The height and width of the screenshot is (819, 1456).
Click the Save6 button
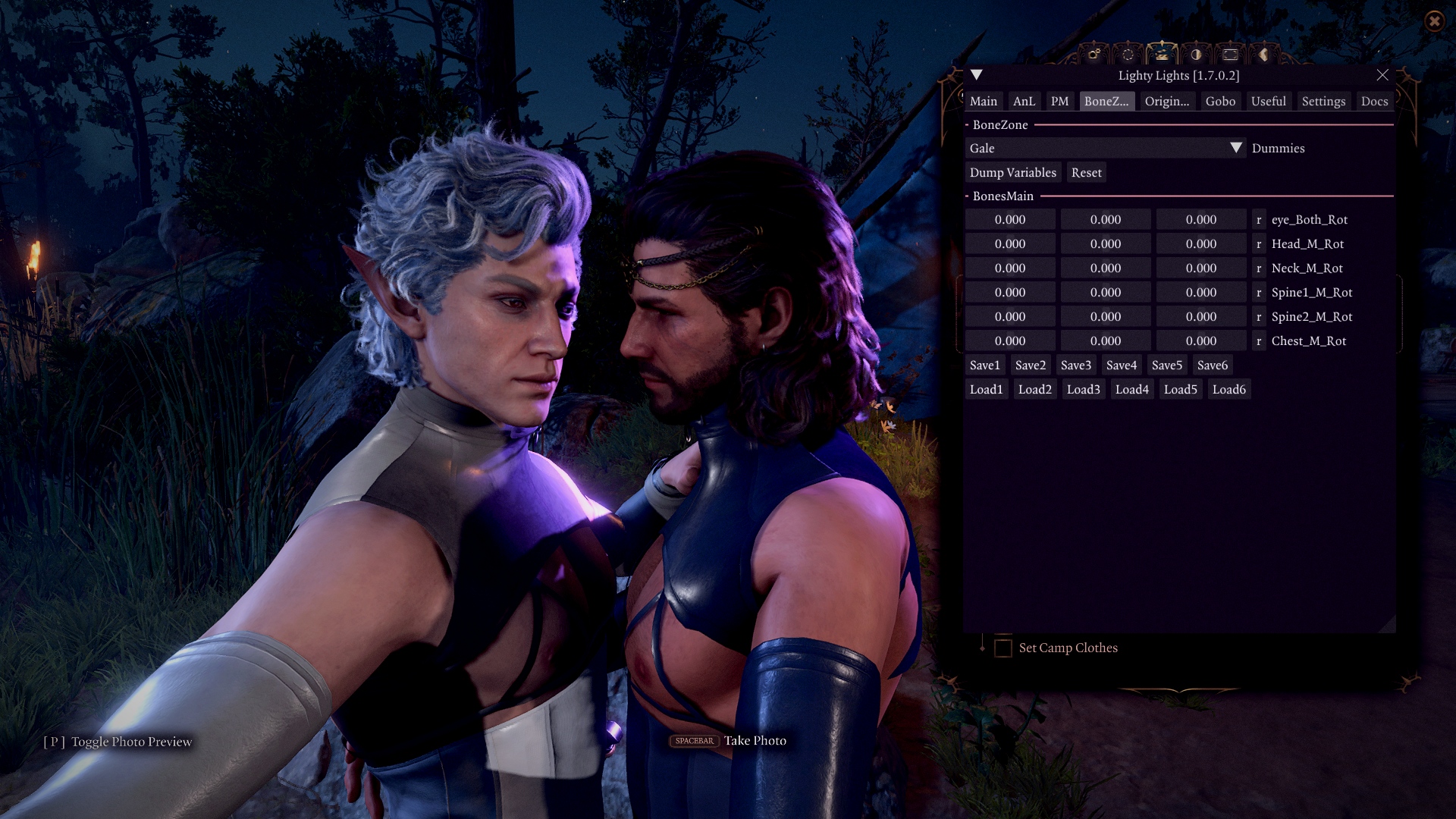click(x=1212, y=365)
